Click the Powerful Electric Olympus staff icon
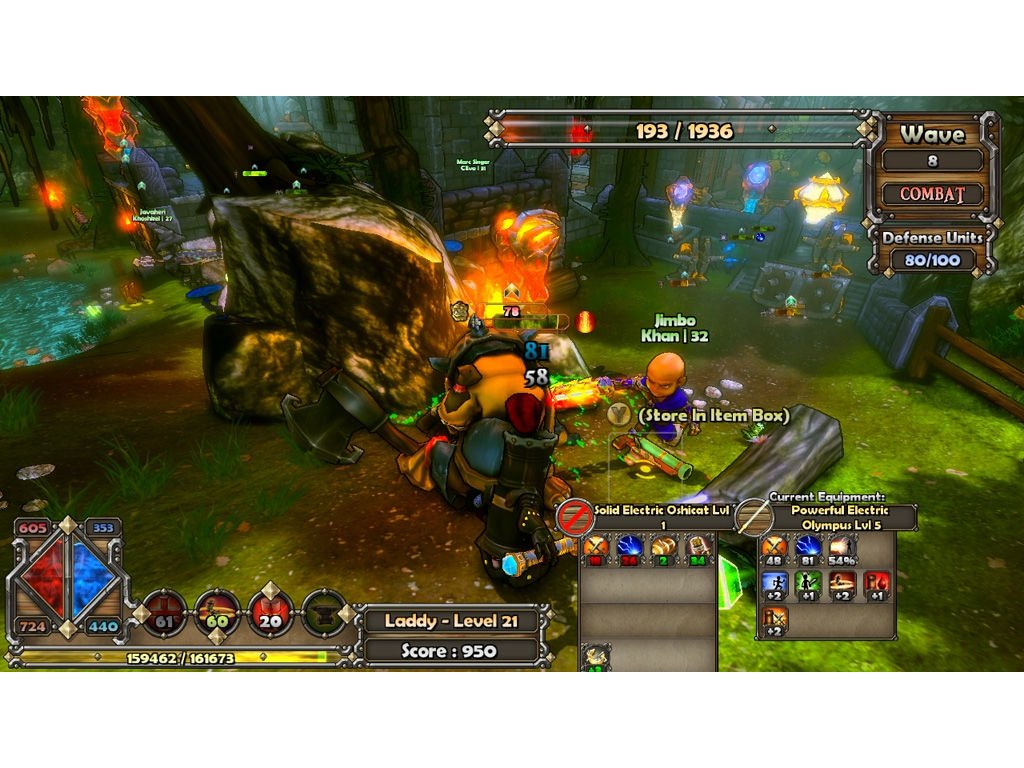This screenshot has height=768, width=1024. (754, 517)
